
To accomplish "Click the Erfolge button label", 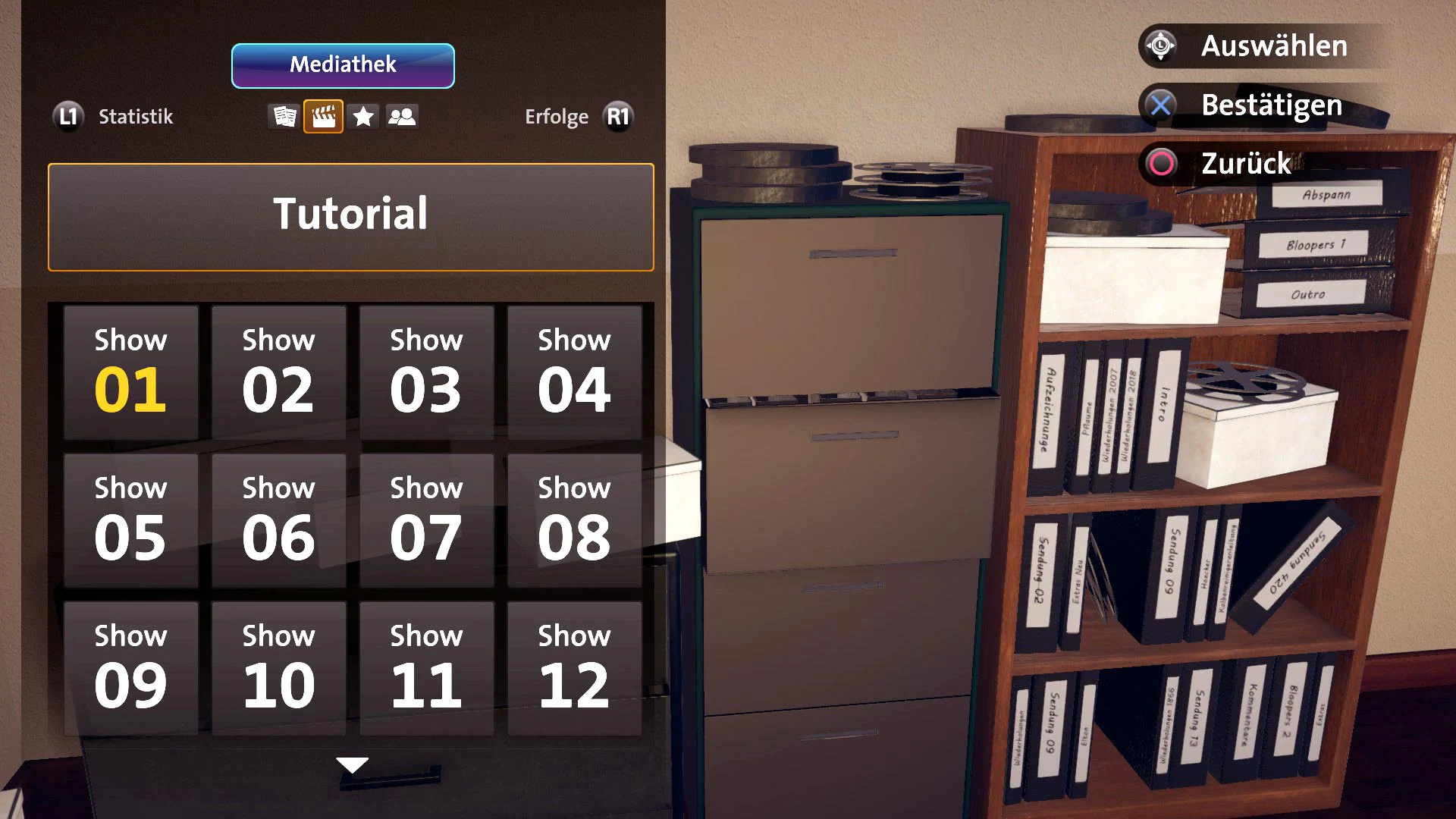I will click(557, 116).
